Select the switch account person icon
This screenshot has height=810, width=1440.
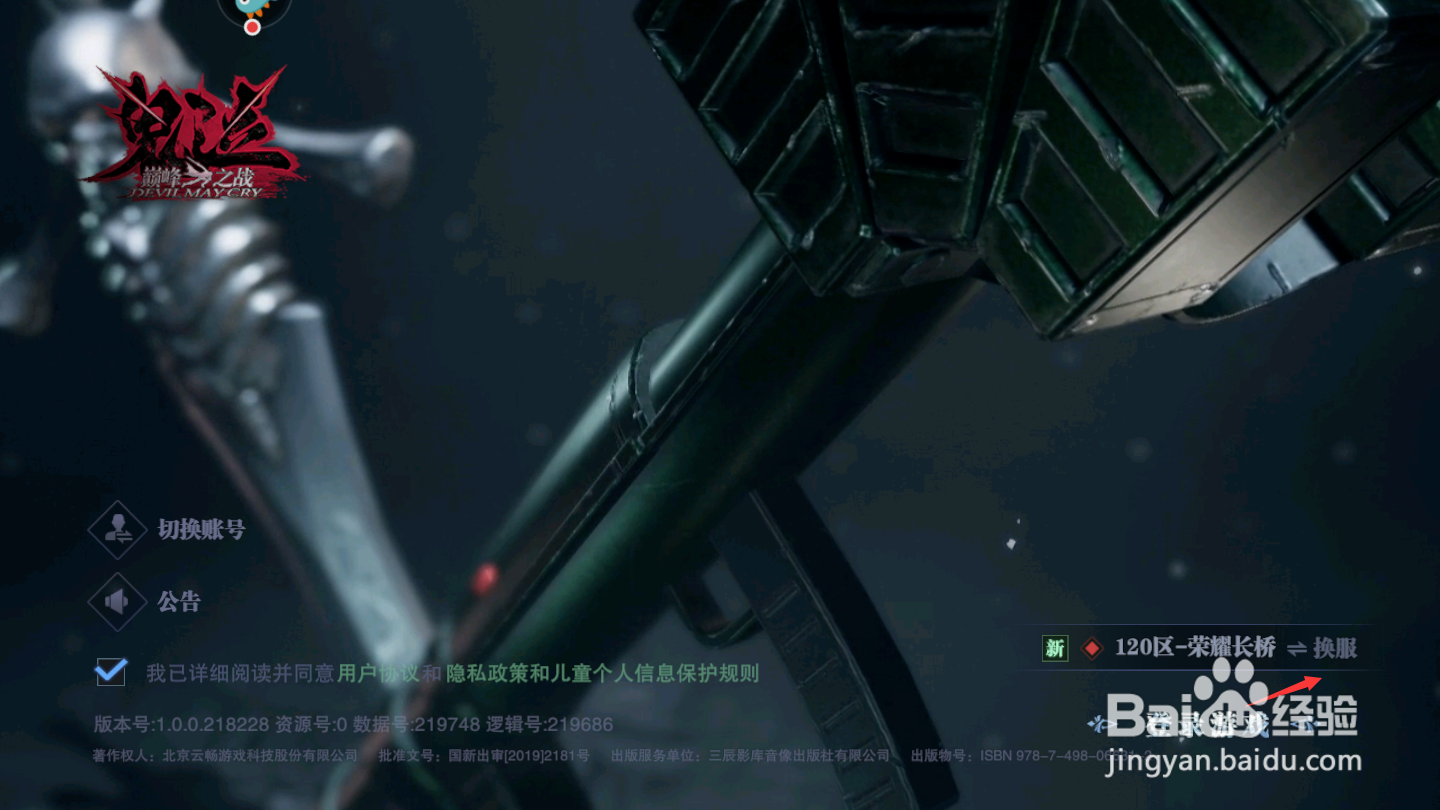117,529
